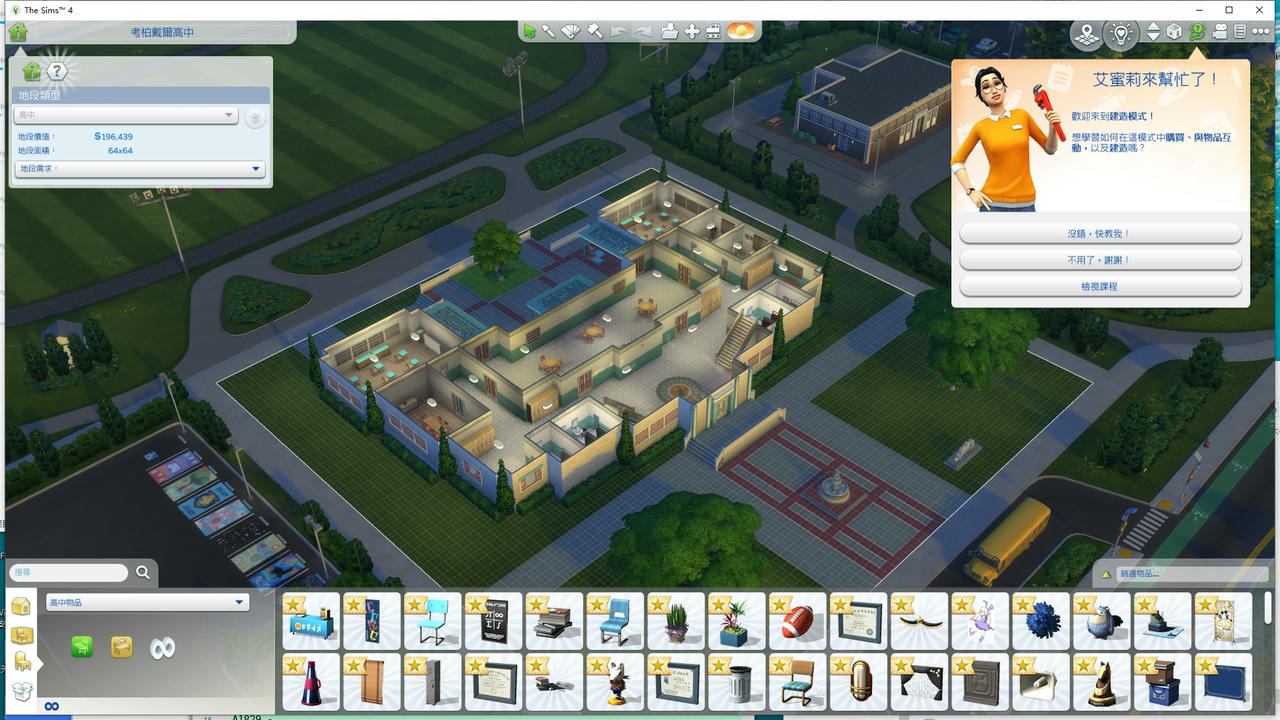Switch to the custom content box tab
The width and height of the screenshot is (1280, 720).
(x=21, y=689)
